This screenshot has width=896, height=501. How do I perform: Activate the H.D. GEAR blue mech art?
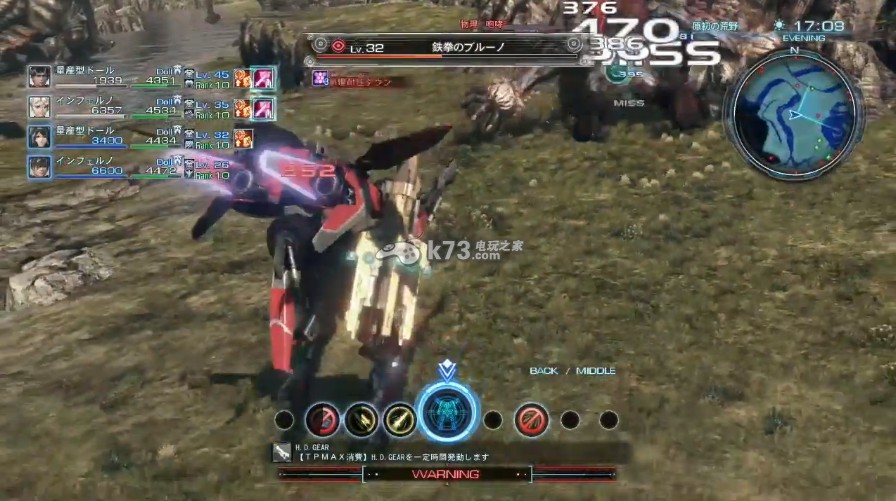448,414
